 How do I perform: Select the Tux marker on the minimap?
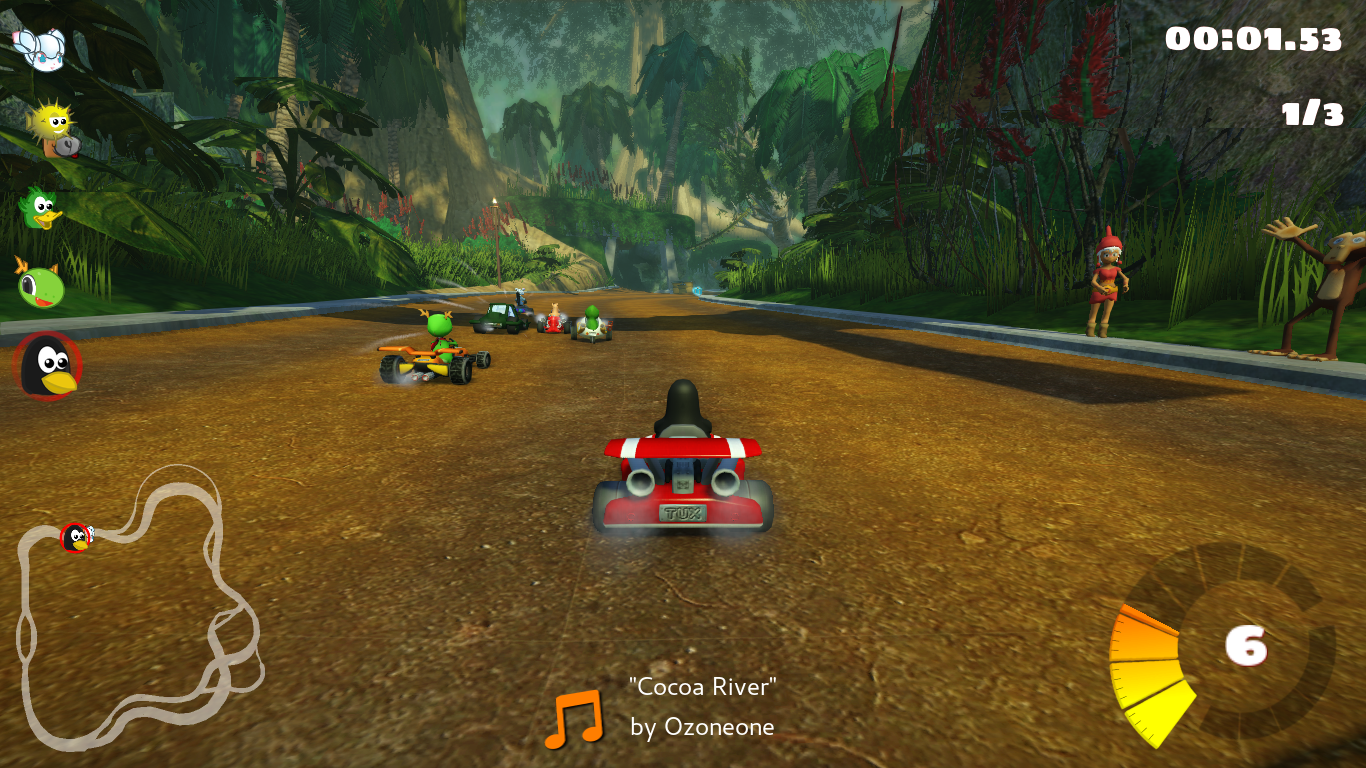click(76, 538)
